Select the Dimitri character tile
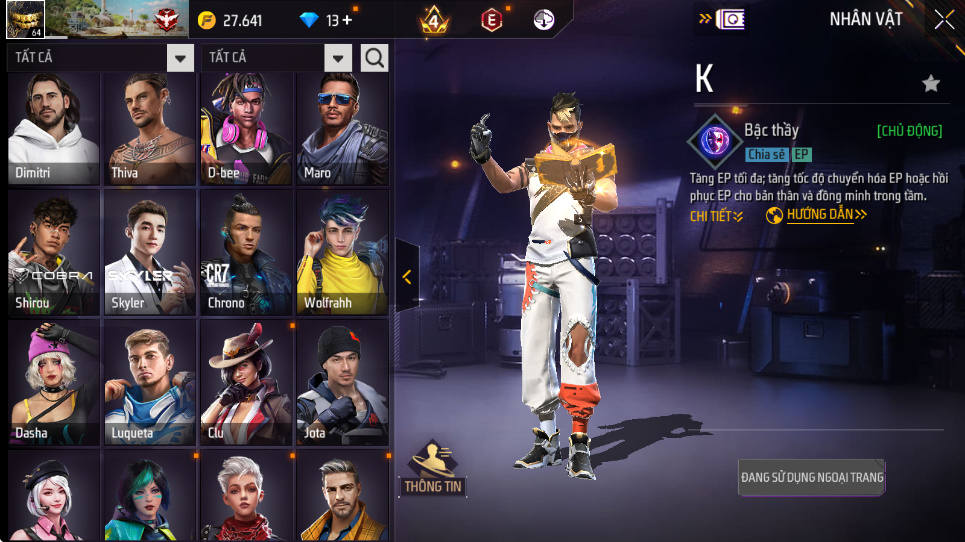 pos(53,129)
